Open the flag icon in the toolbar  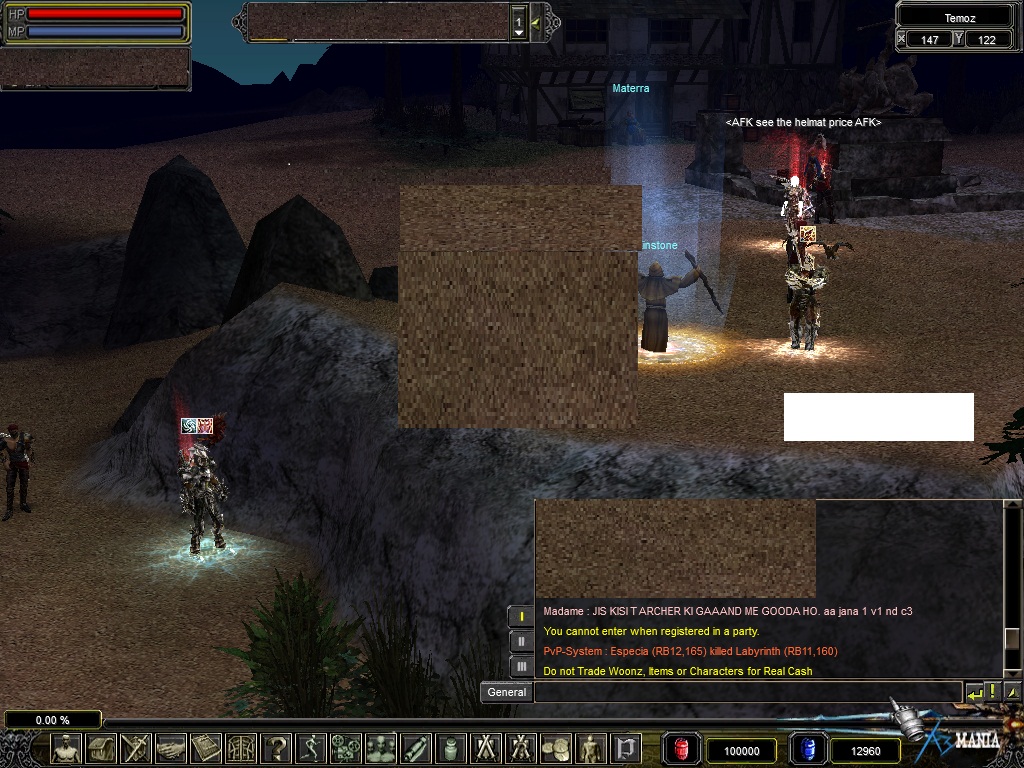[626, 748]
